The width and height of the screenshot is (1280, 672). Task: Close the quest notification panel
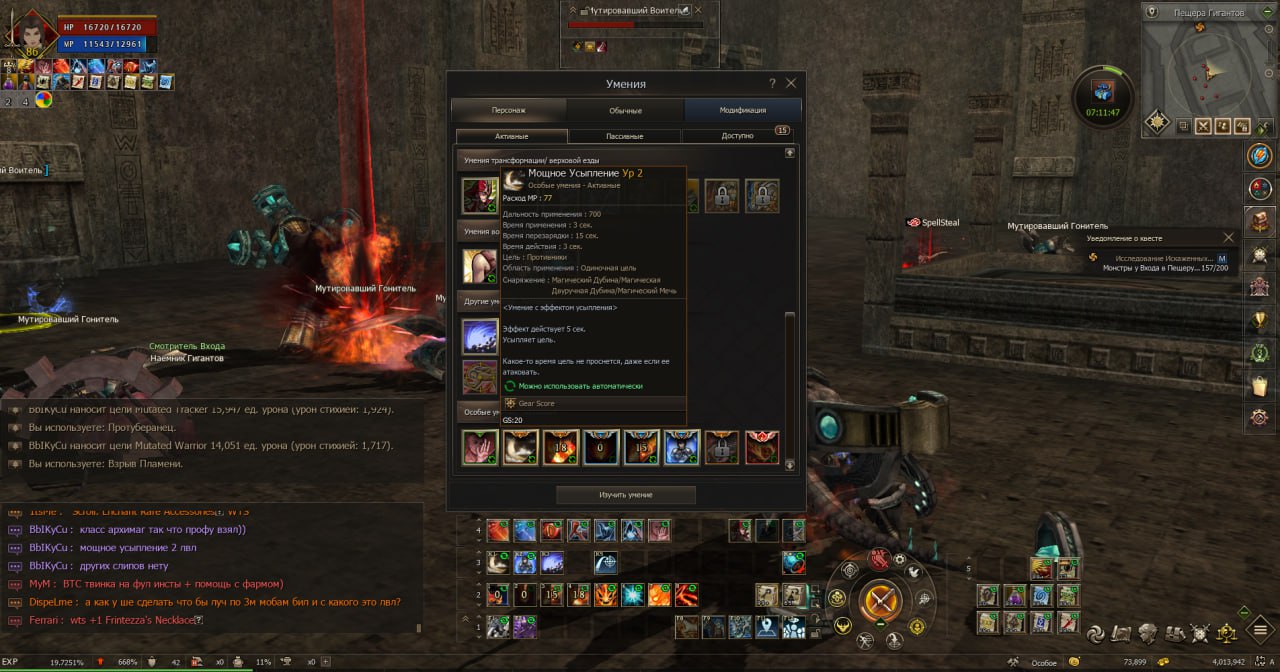pyautogui.click(x=1229, y=237)
